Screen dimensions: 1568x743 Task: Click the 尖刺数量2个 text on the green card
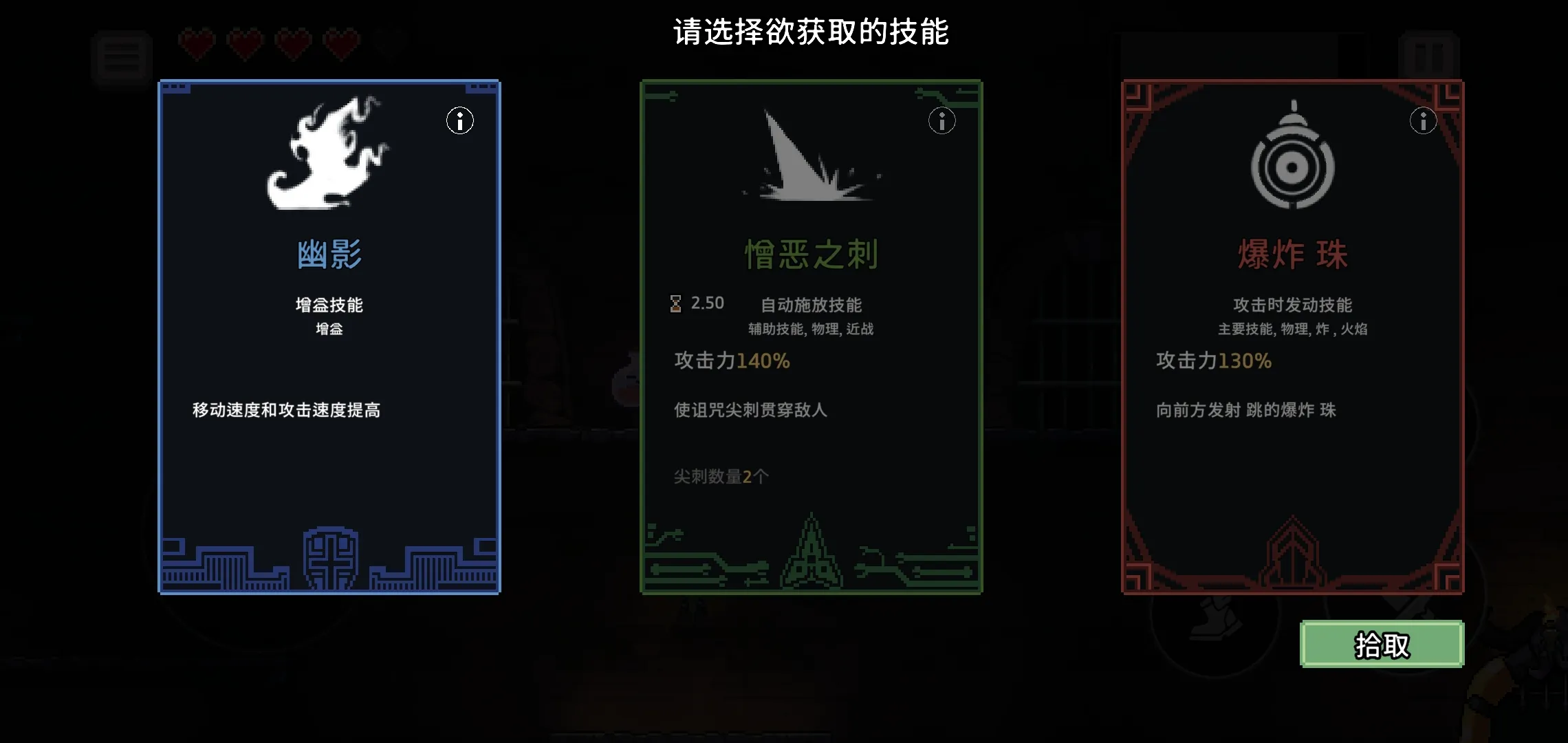tap(719, 476)
